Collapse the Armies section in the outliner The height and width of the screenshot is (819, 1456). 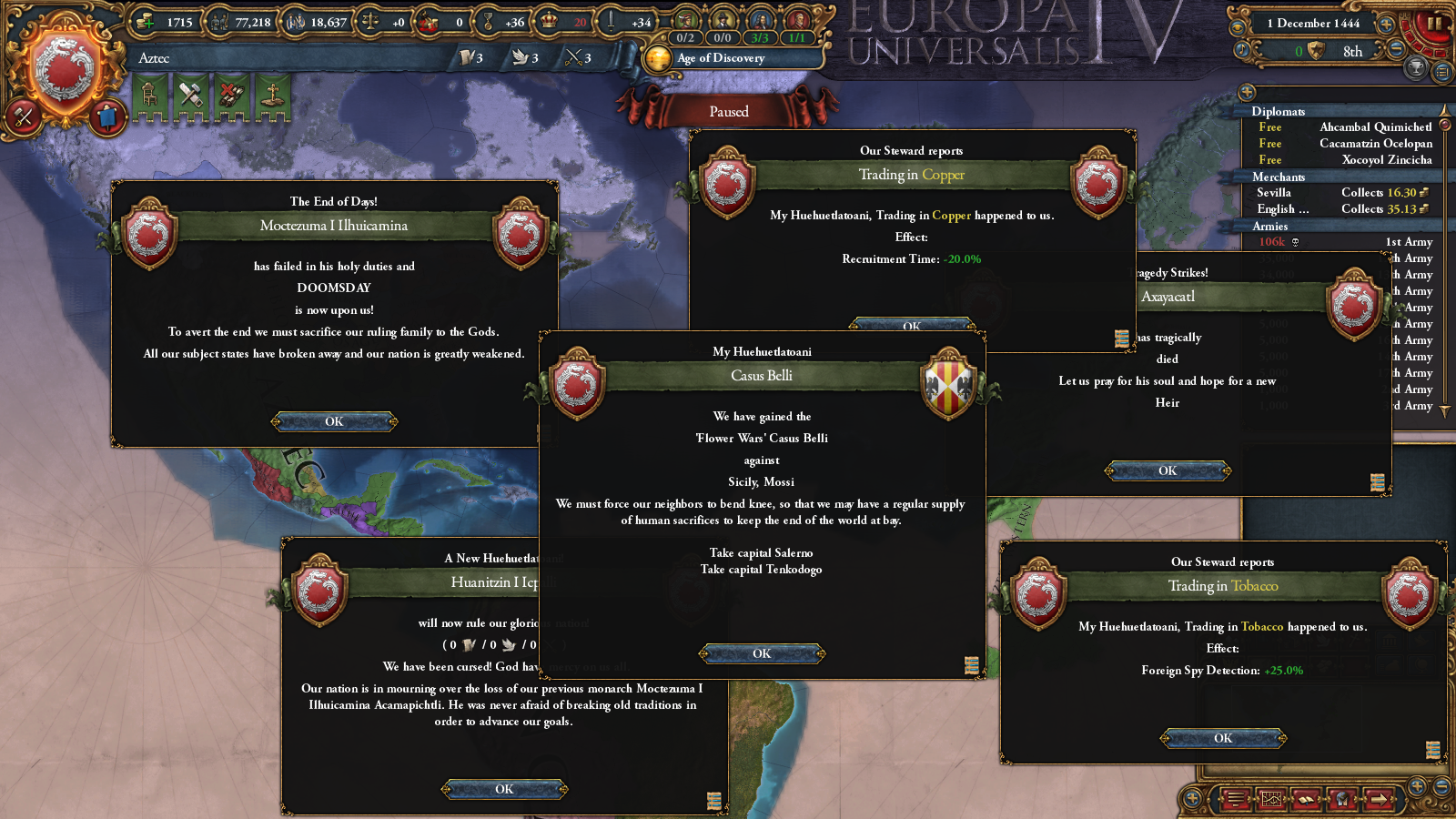click(x=1271, y=226)
